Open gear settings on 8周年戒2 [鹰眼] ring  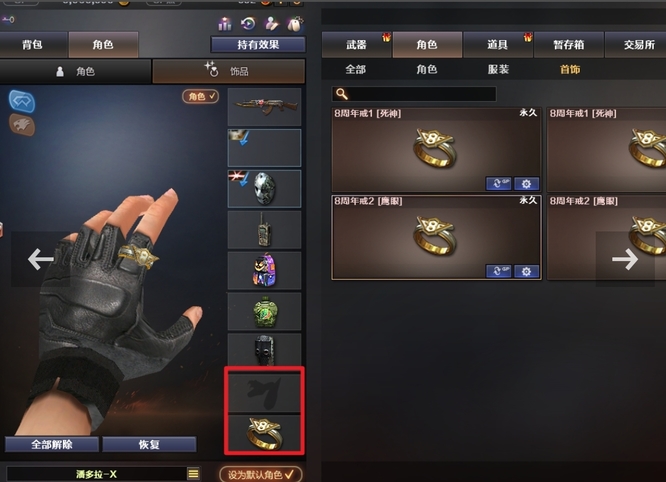point(525,271)
